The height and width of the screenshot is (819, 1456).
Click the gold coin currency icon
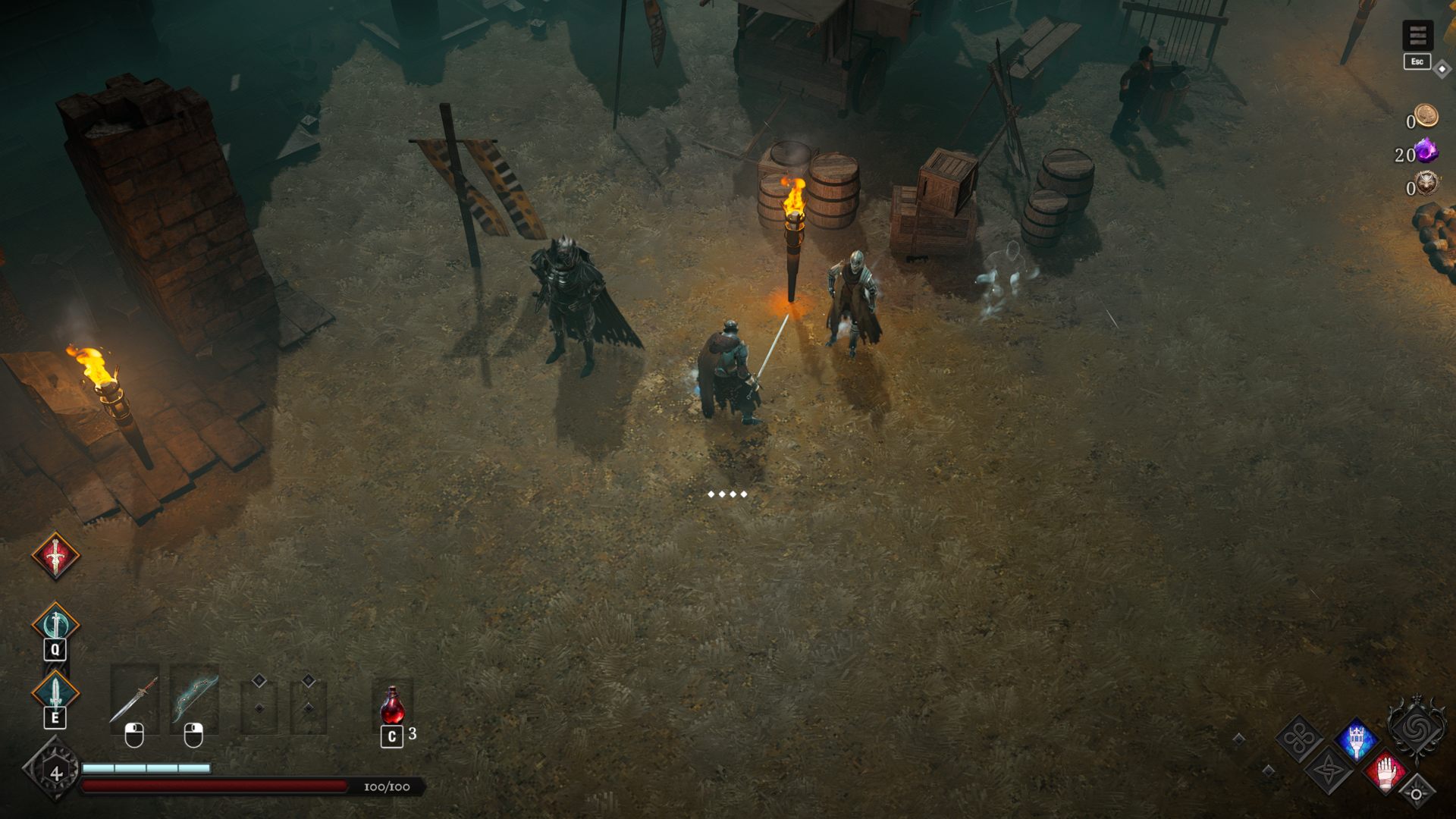tap(1426, 116)
